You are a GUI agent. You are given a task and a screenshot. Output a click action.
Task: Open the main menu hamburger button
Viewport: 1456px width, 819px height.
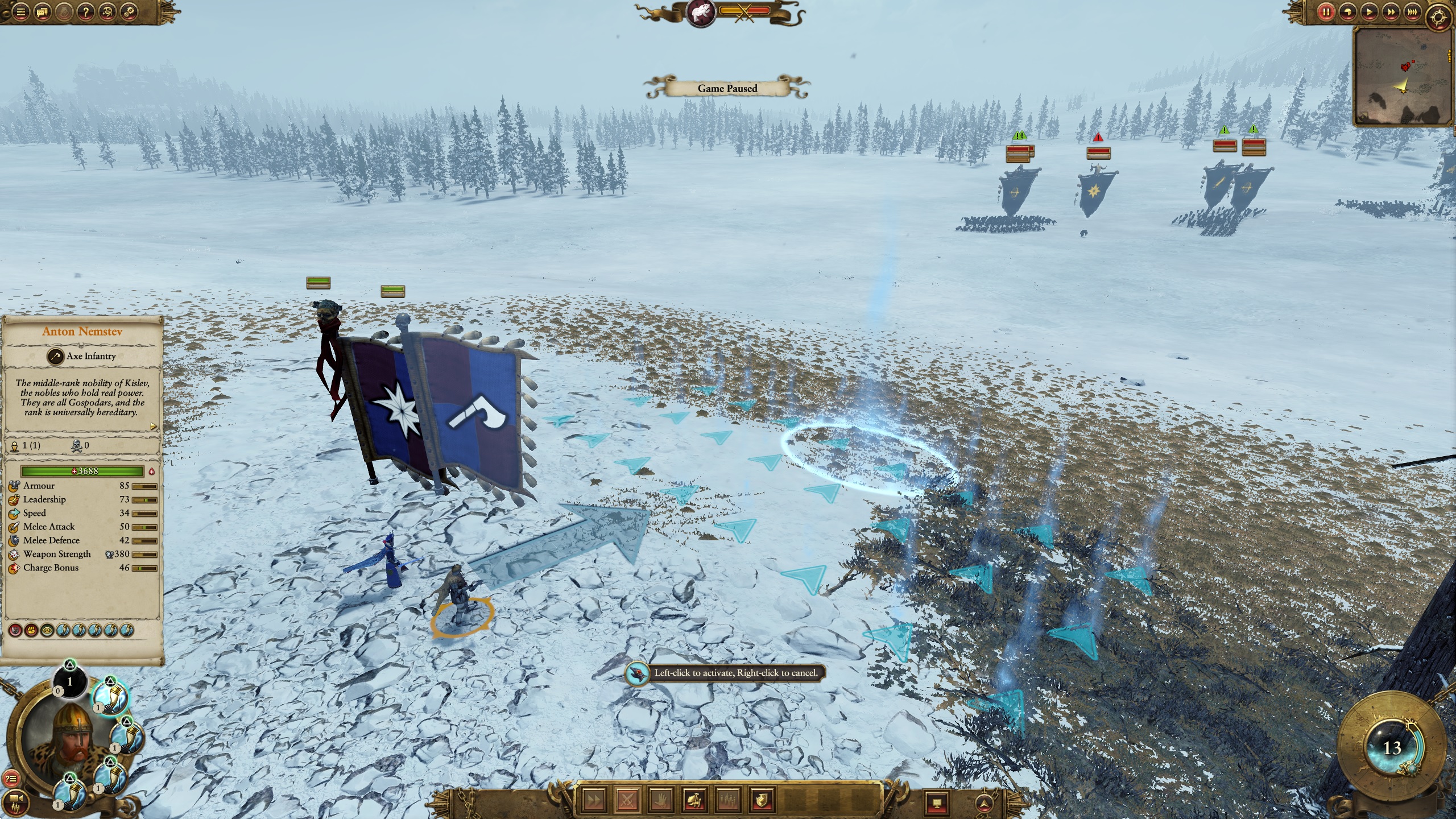(x=21, y=12)
